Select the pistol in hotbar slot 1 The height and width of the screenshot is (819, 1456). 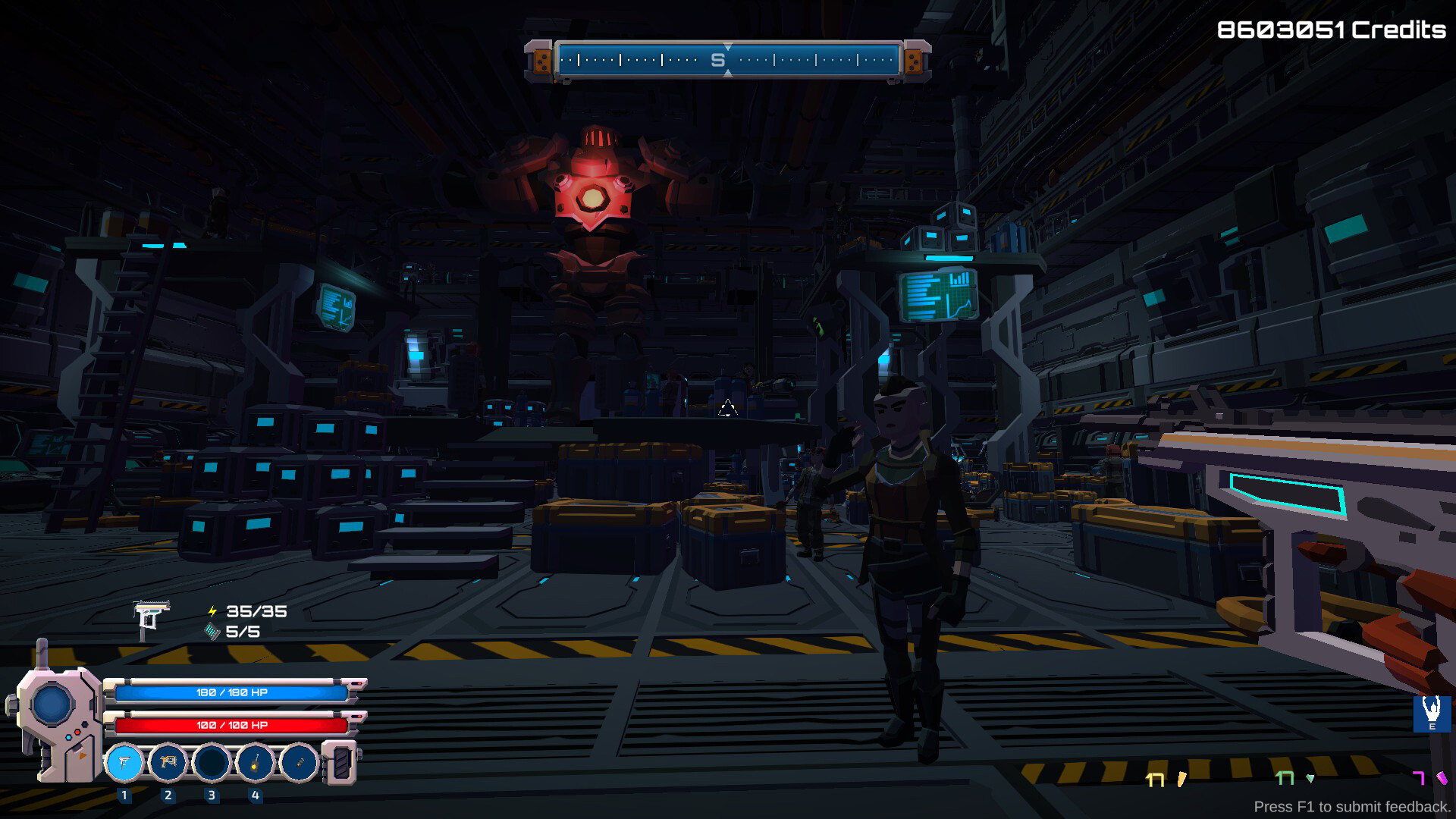point(124,762)
